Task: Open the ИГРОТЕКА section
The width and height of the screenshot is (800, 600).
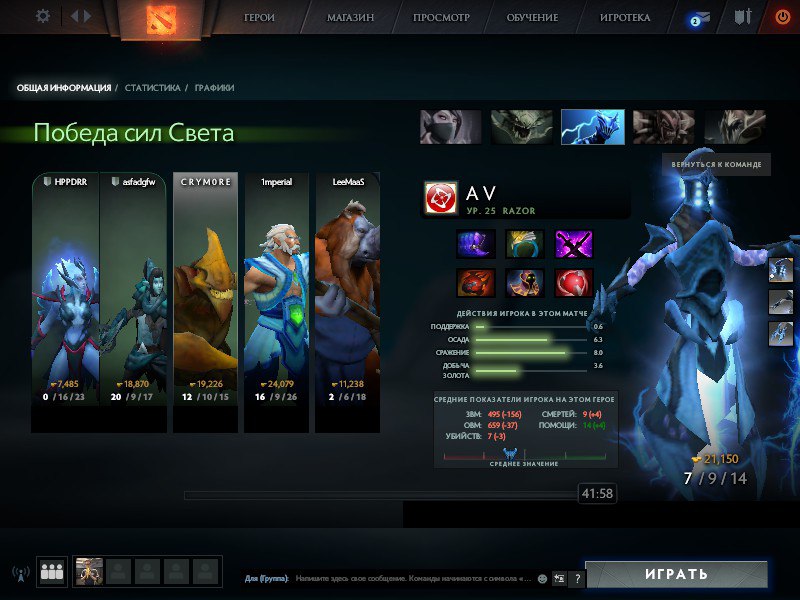Action: (x=625, y=18)
